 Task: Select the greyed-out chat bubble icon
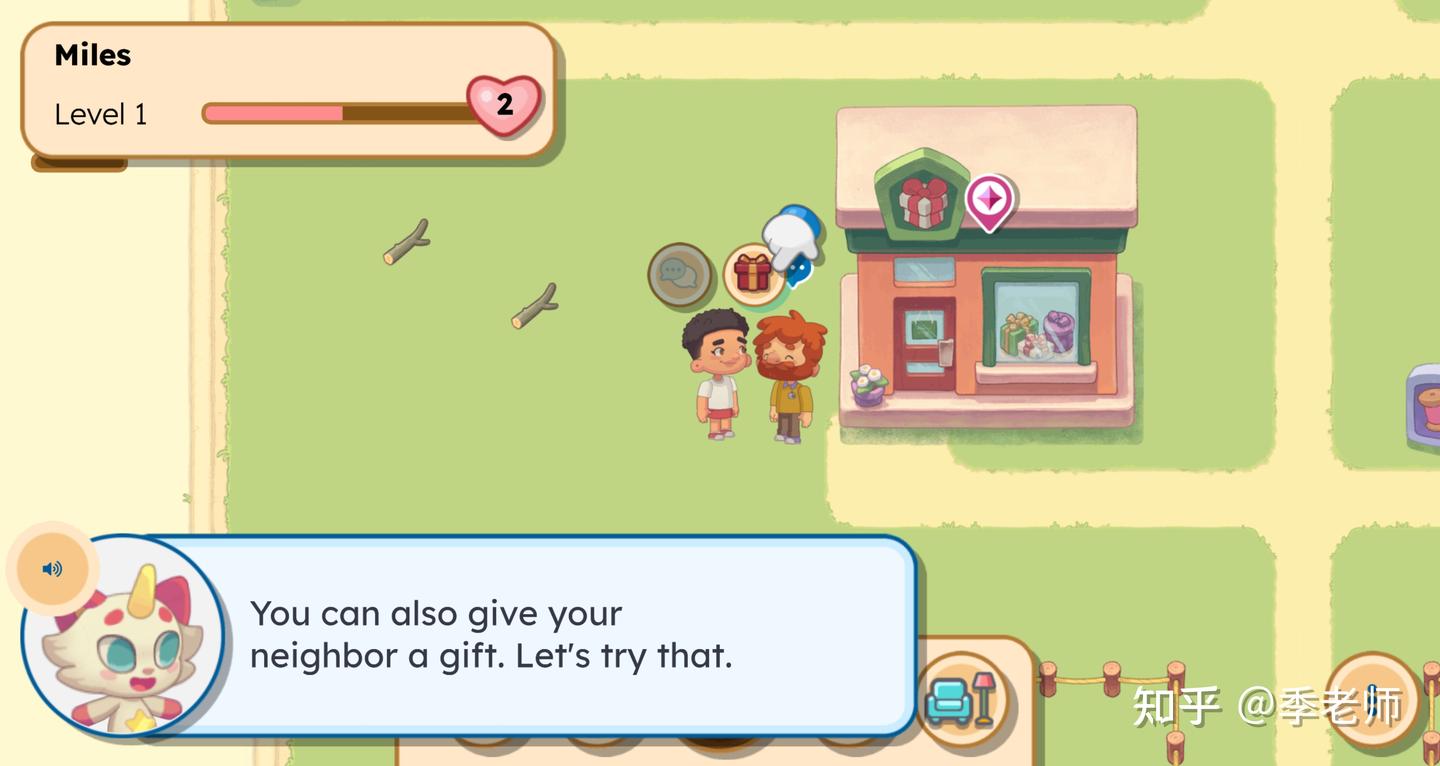pyautogui.click(x=679, y=273)
